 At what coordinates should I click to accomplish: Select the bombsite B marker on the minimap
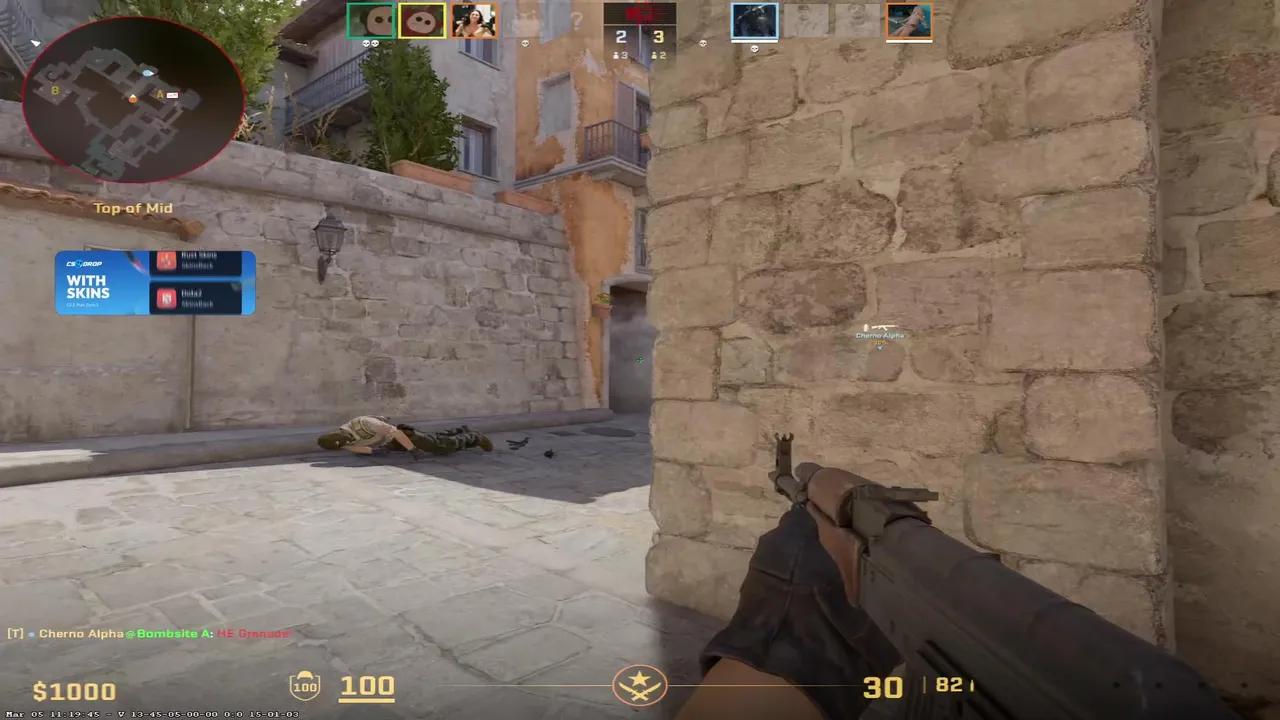(x=55, y=92)
